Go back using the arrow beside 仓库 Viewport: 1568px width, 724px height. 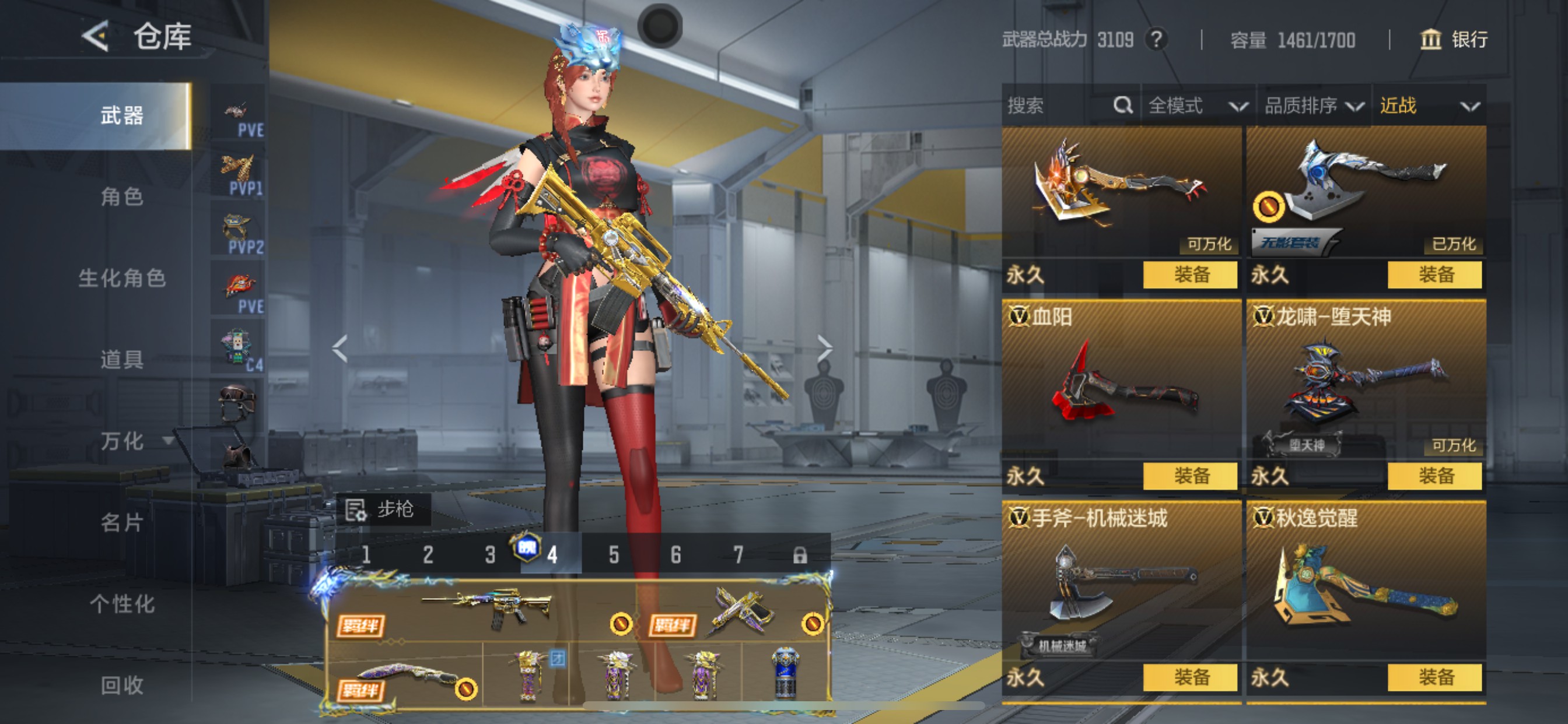click(96, 36)
